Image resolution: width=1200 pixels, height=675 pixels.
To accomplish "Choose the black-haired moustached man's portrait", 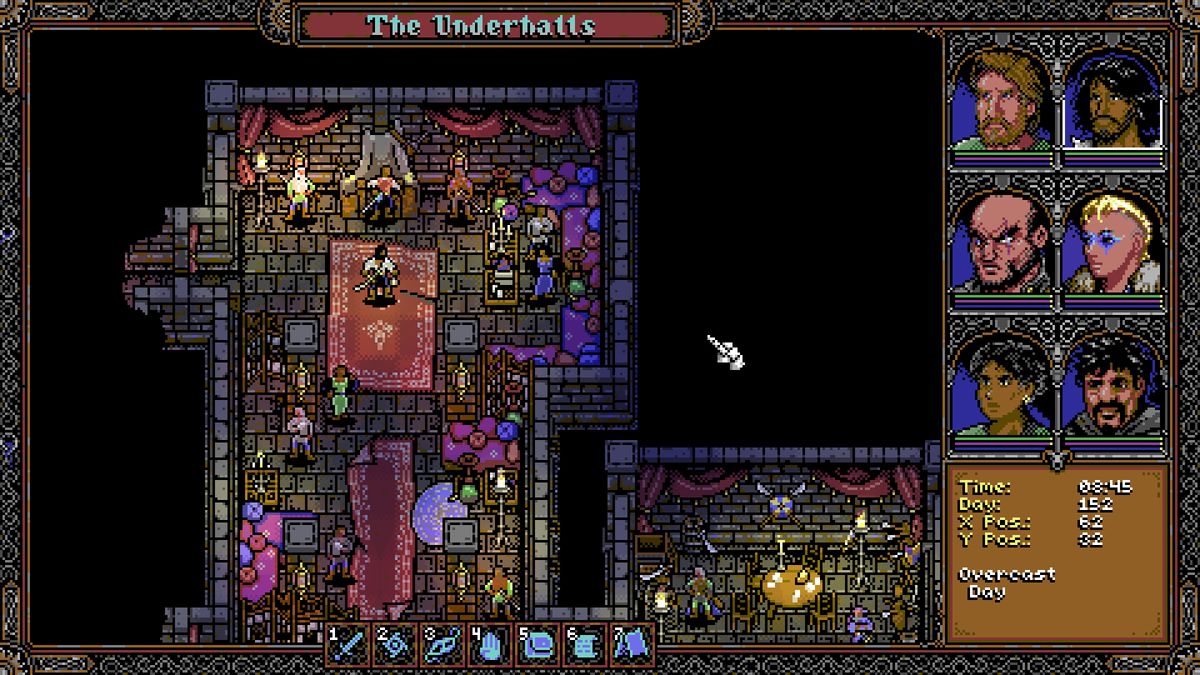I will click(1113, 386).
